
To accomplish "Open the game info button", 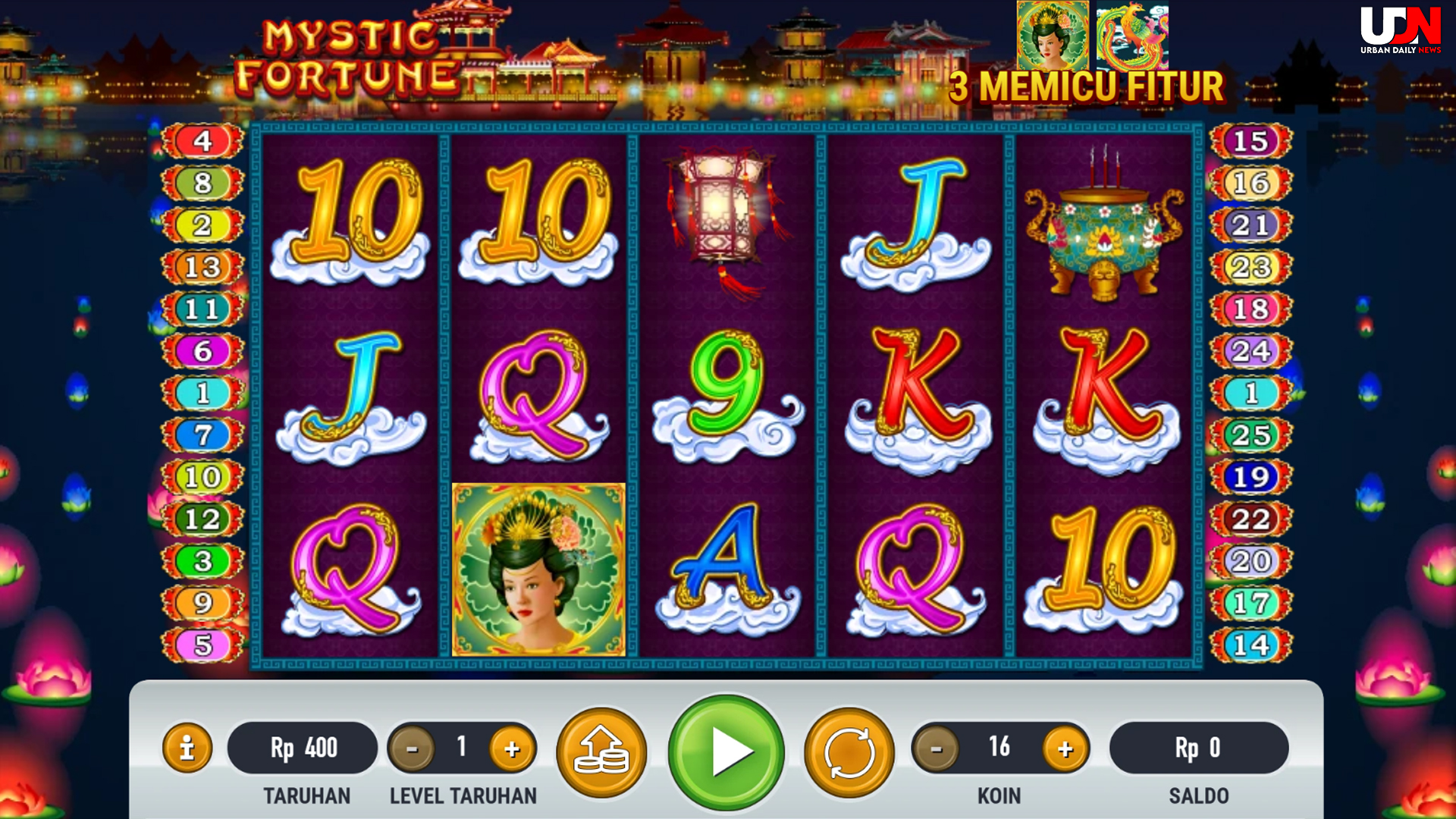I will [187, 748].
